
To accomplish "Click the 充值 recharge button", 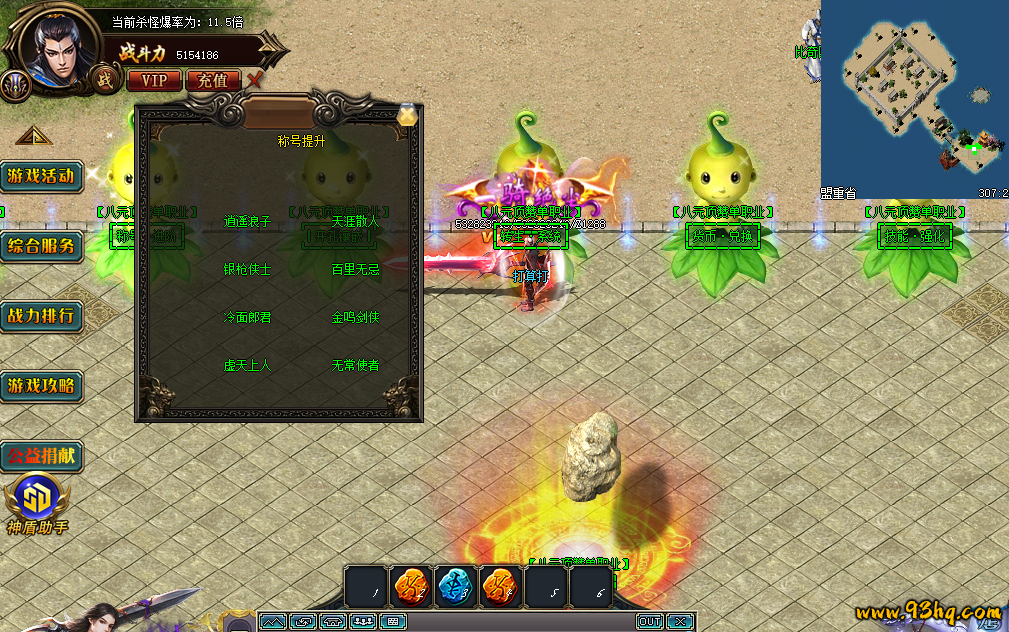I will click(213, 80).
